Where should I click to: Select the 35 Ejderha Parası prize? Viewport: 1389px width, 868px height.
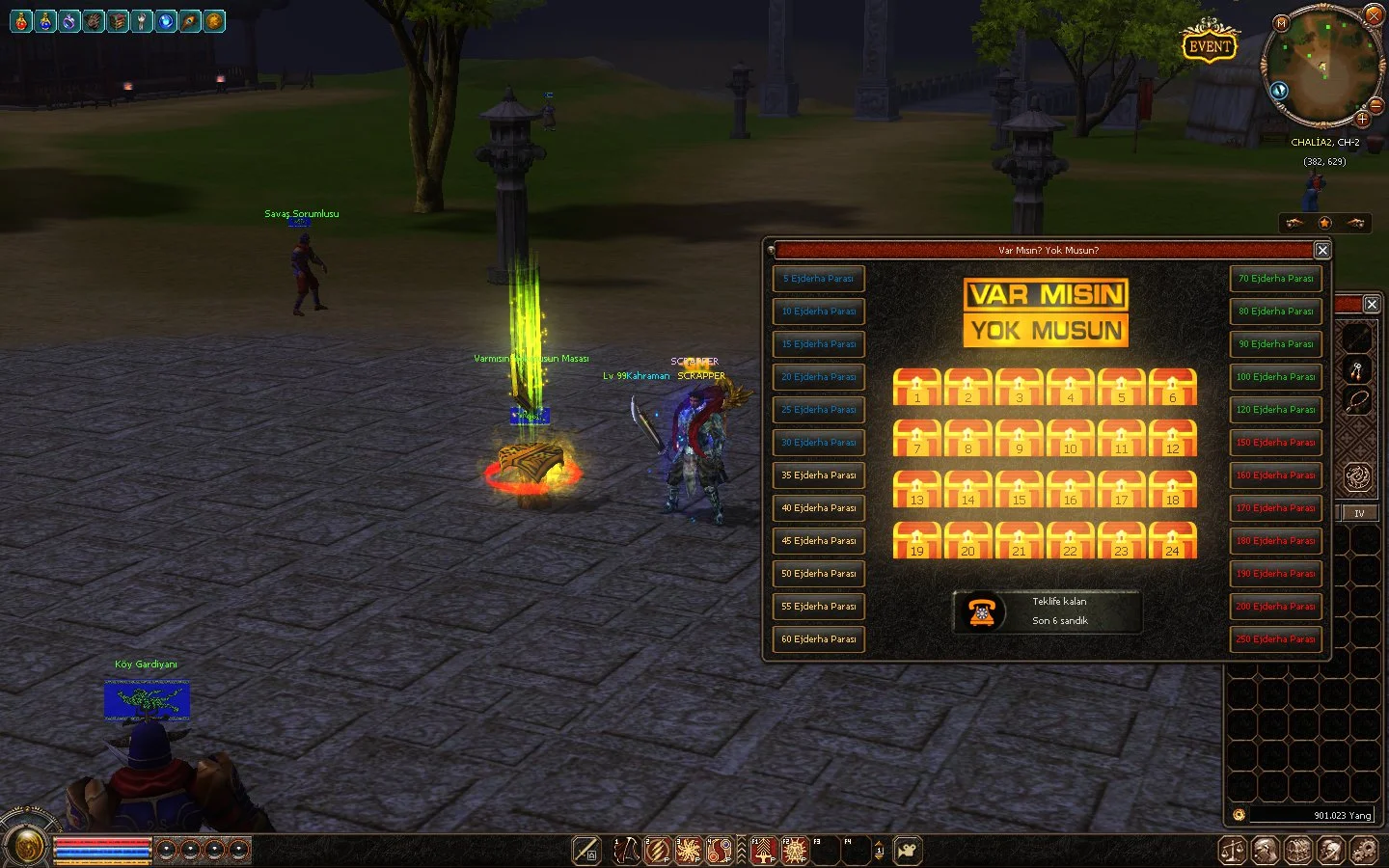point(818,475)
